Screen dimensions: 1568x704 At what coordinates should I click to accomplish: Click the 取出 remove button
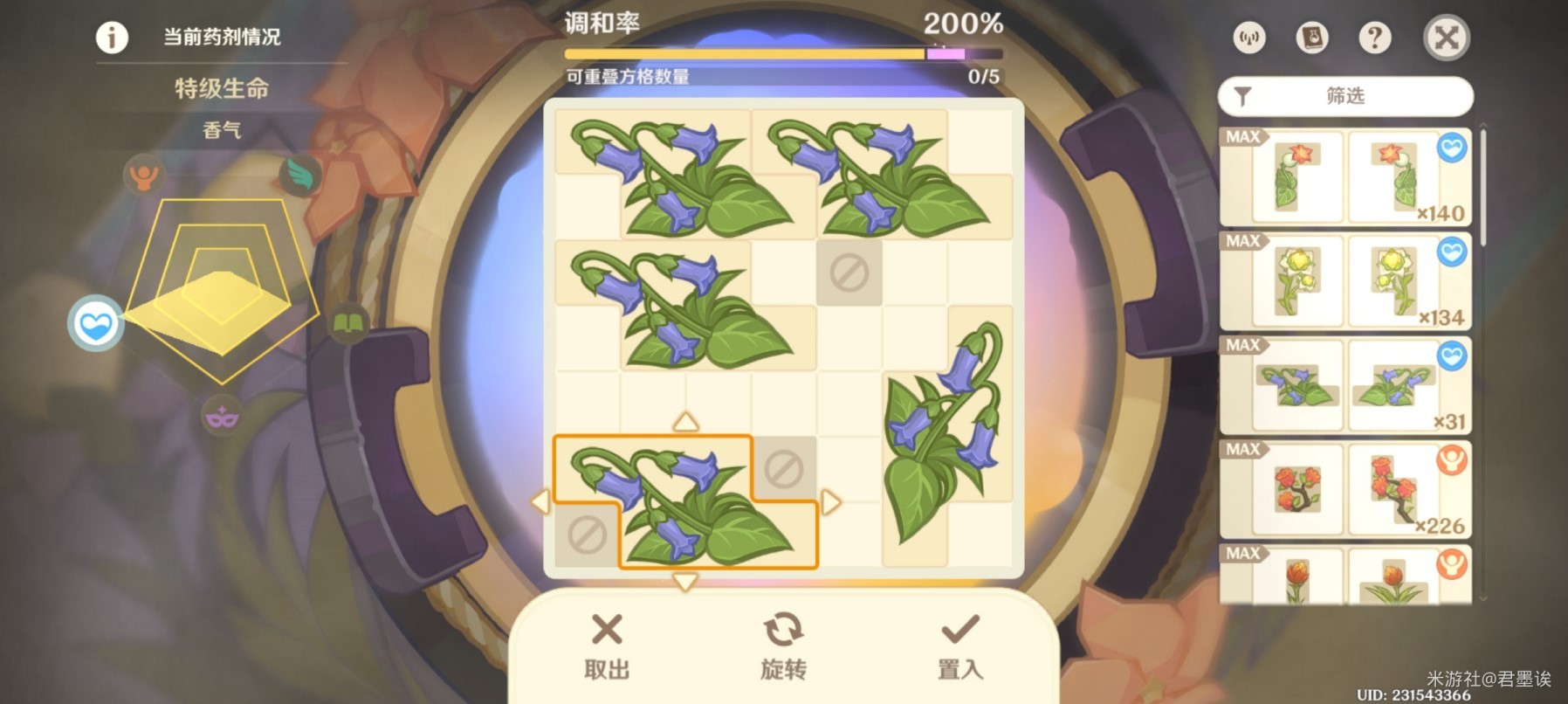(x=606, y=646)
